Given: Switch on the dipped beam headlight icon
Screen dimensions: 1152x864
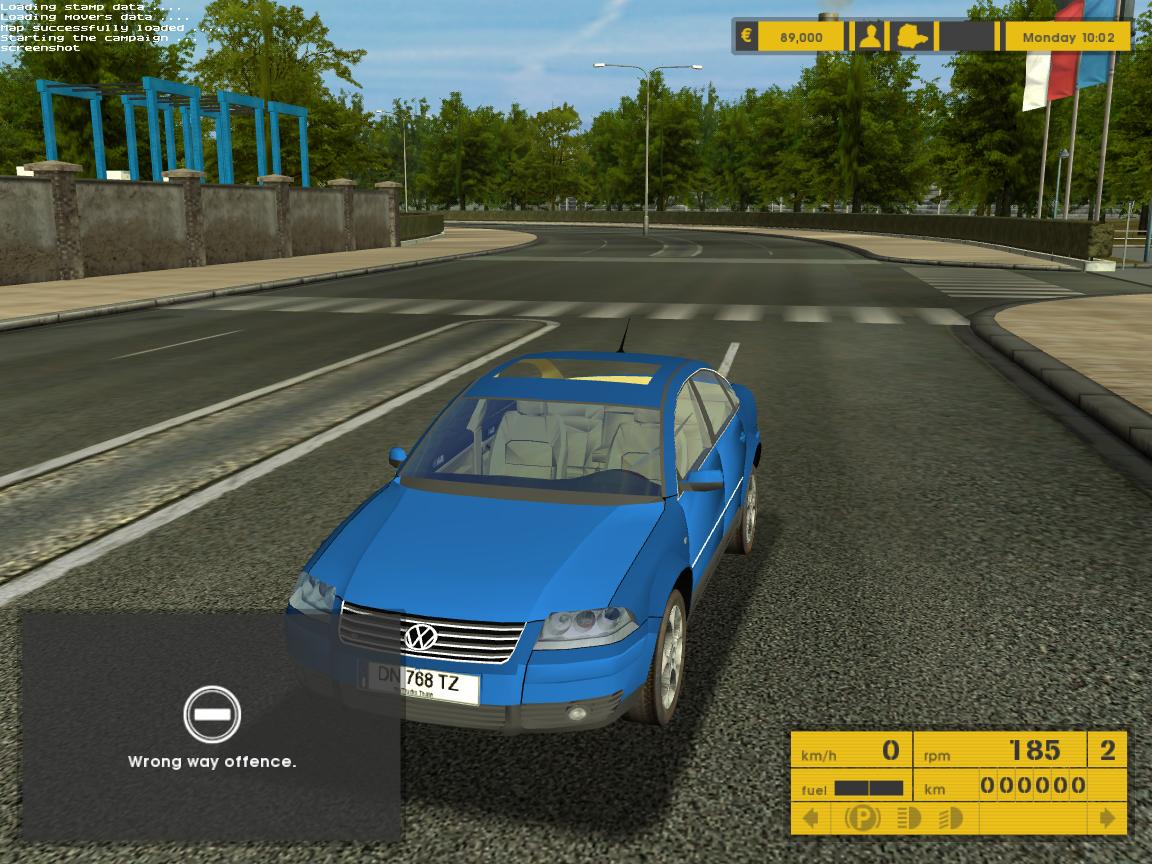Looking at the screenshot, I should click(950, 818).
